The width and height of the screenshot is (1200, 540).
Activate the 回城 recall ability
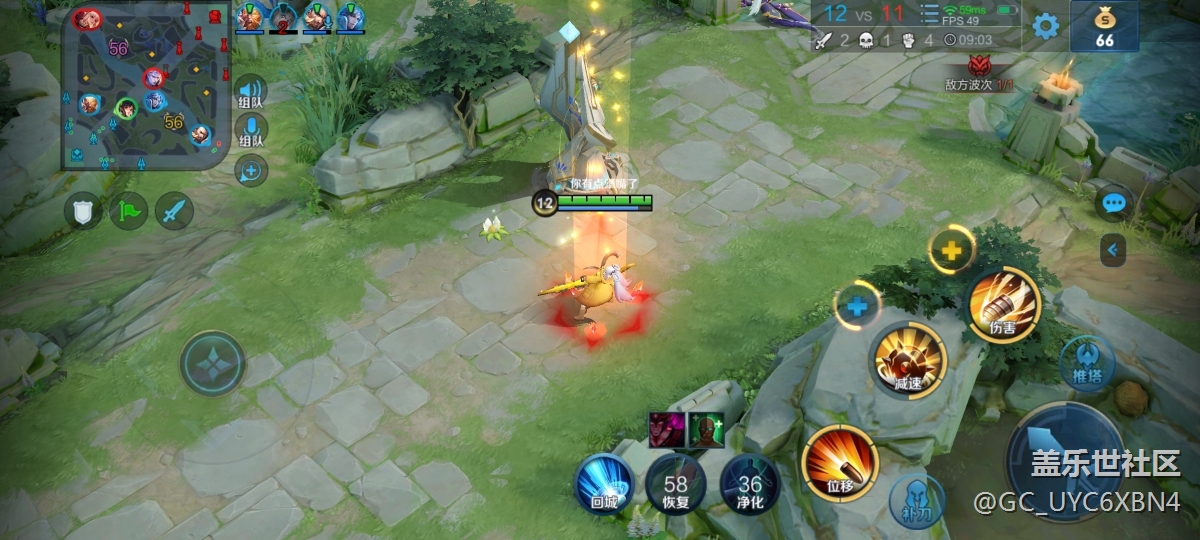pyautogui.click(x=604, y=484)
